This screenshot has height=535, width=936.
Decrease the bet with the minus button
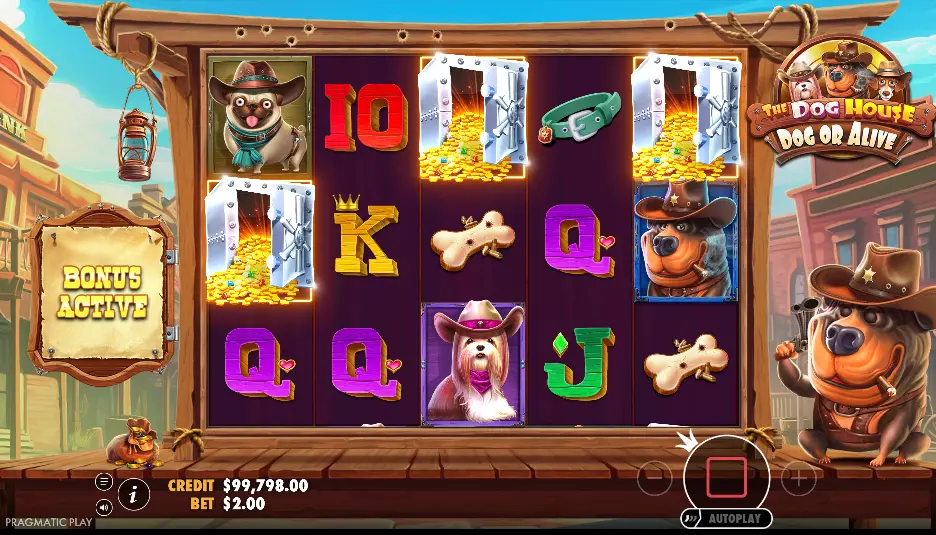(x=654, y=479)
